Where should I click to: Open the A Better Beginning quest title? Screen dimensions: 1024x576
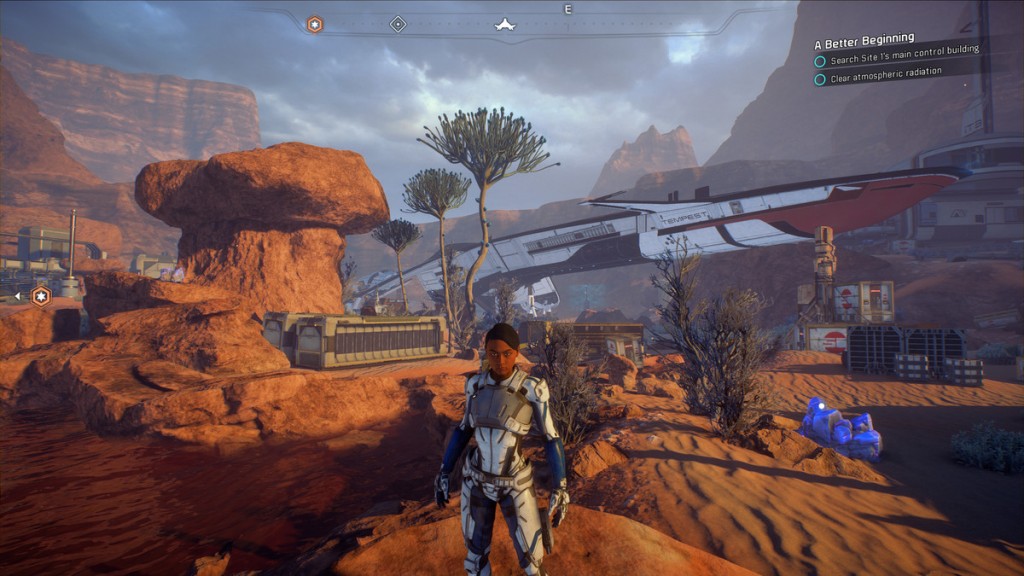pos(866,44)
